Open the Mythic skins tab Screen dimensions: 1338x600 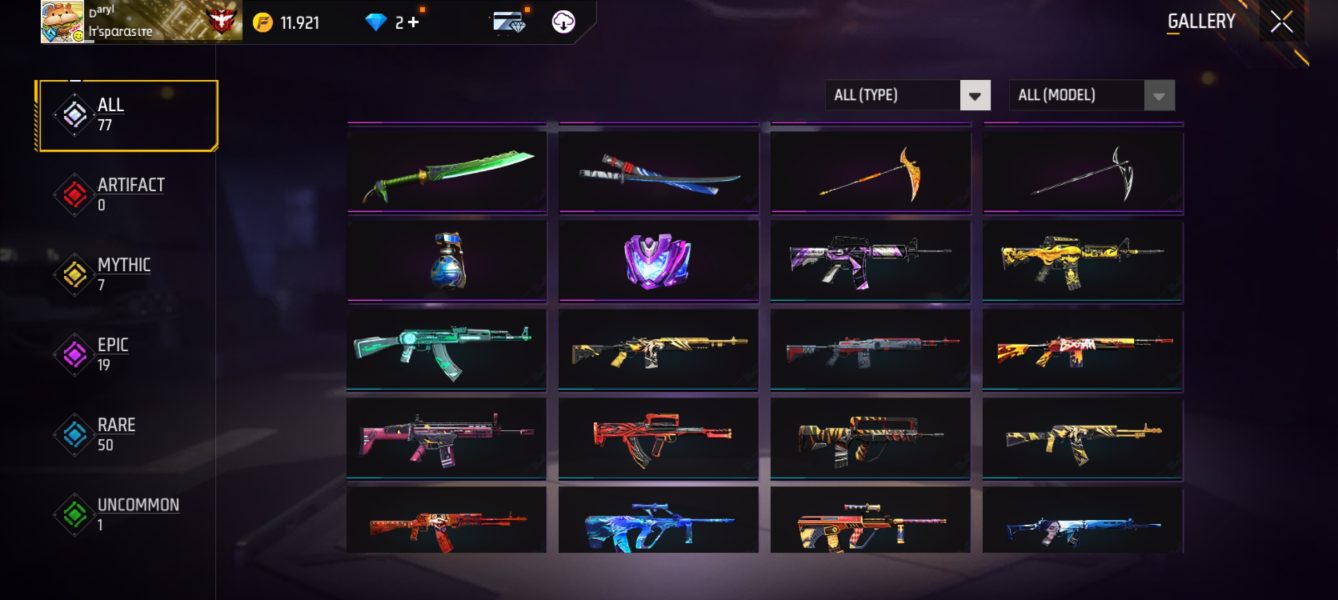(122, 275)
